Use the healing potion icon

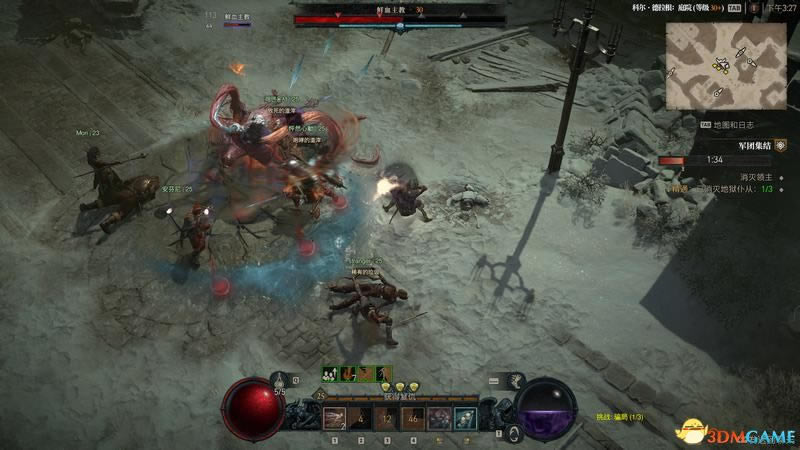(x=281, y=381)
